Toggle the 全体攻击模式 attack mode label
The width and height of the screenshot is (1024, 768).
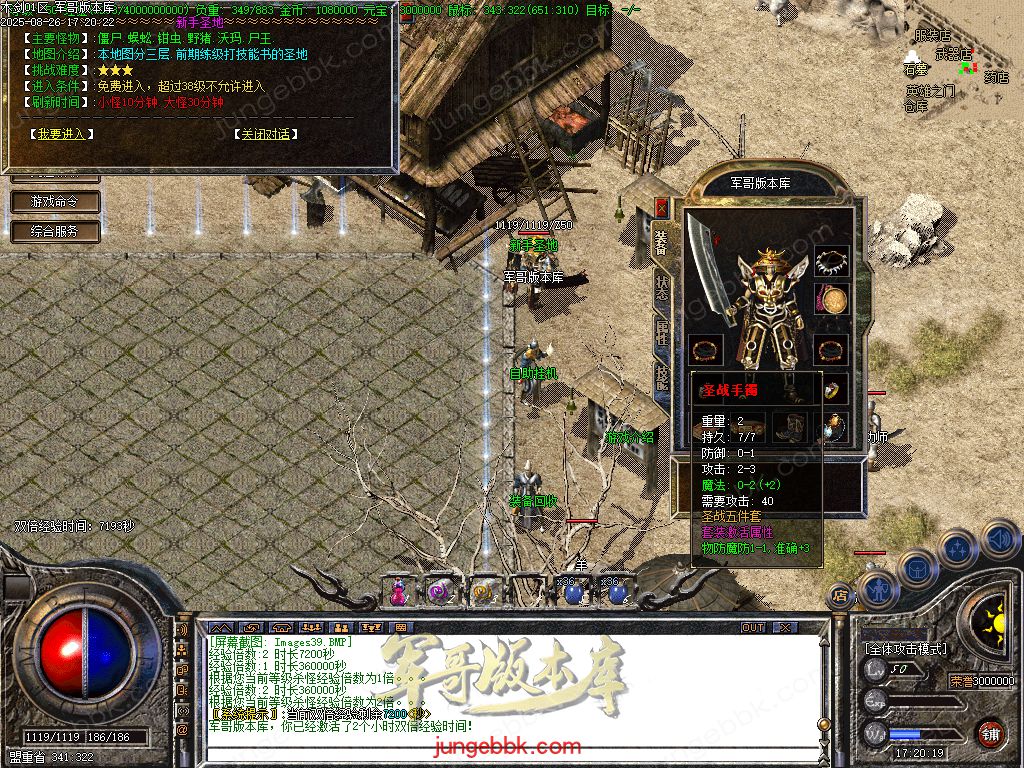click(x=905, y=649)
